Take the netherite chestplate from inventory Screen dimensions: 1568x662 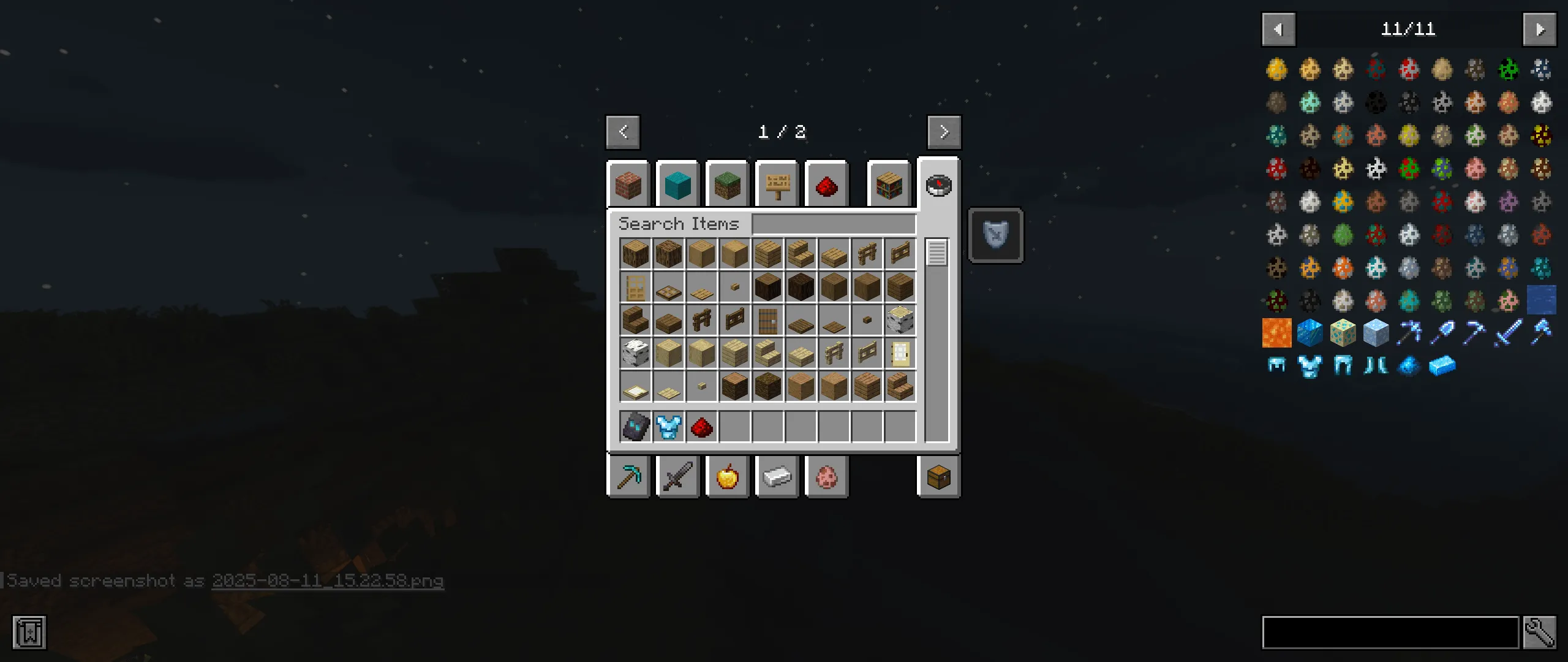(635, 427)
